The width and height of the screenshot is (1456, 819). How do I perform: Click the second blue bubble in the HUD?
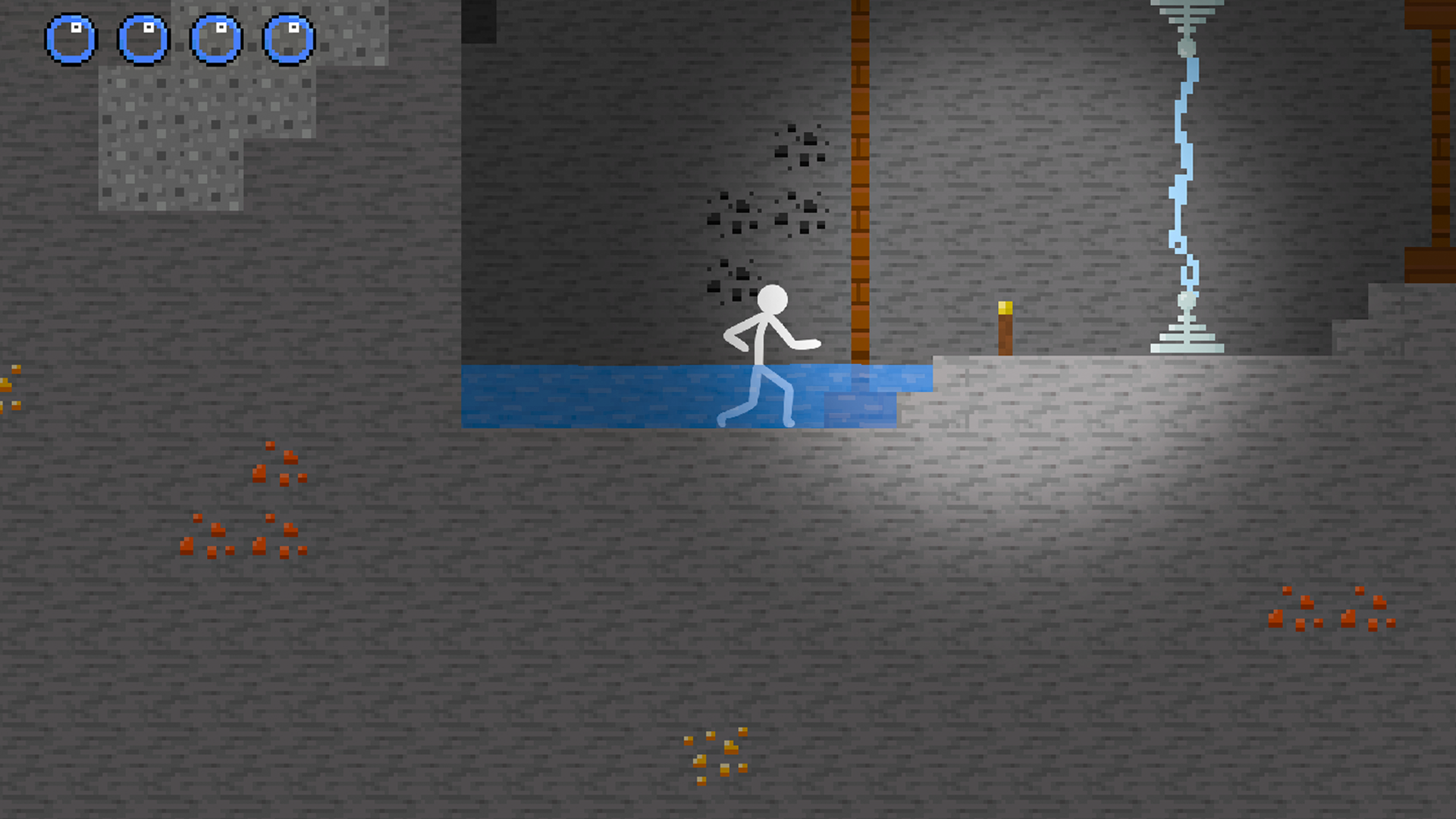pos(144,36)
